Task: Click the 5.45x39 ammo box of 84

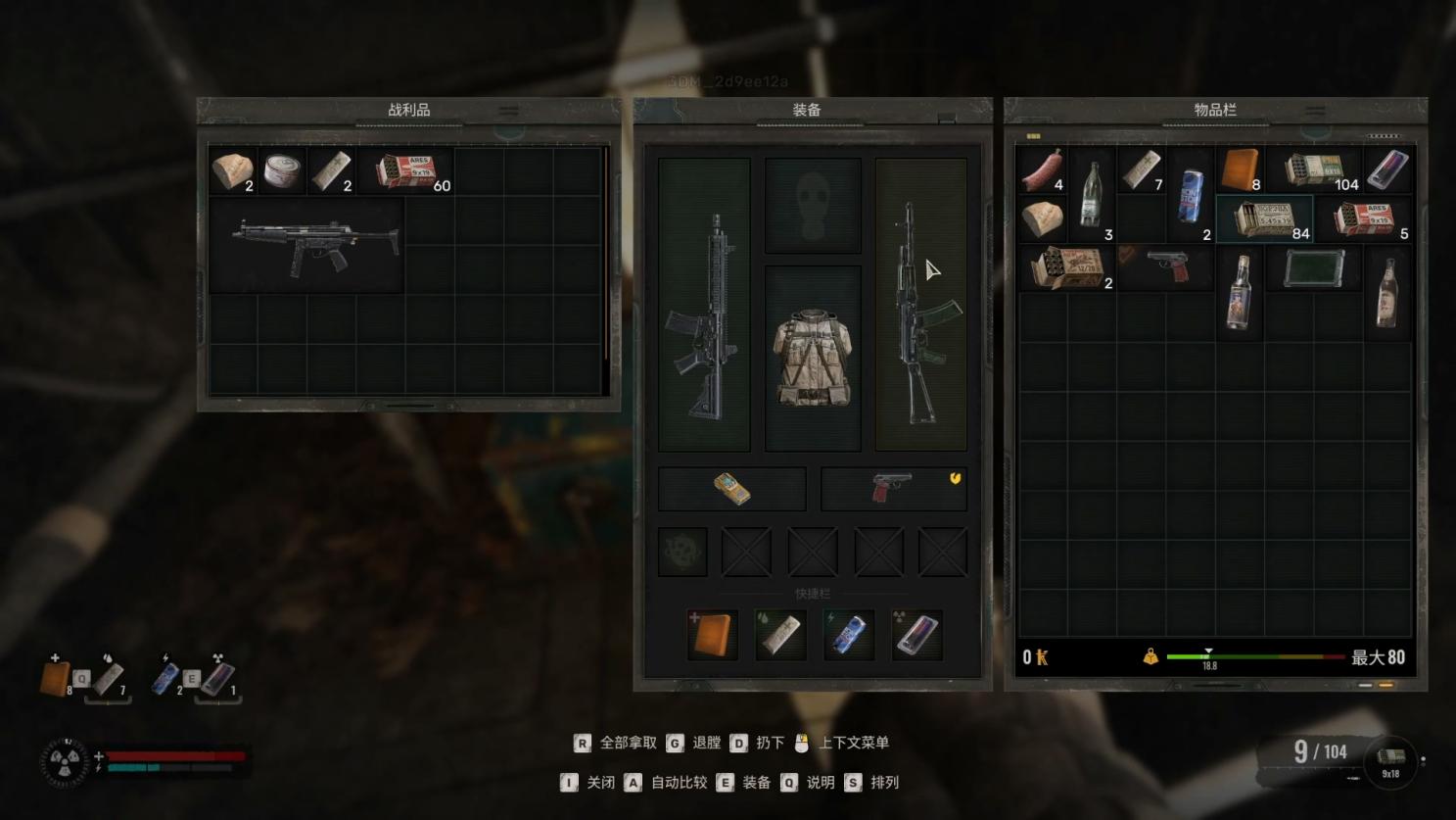Action: tap(1264, 218)
